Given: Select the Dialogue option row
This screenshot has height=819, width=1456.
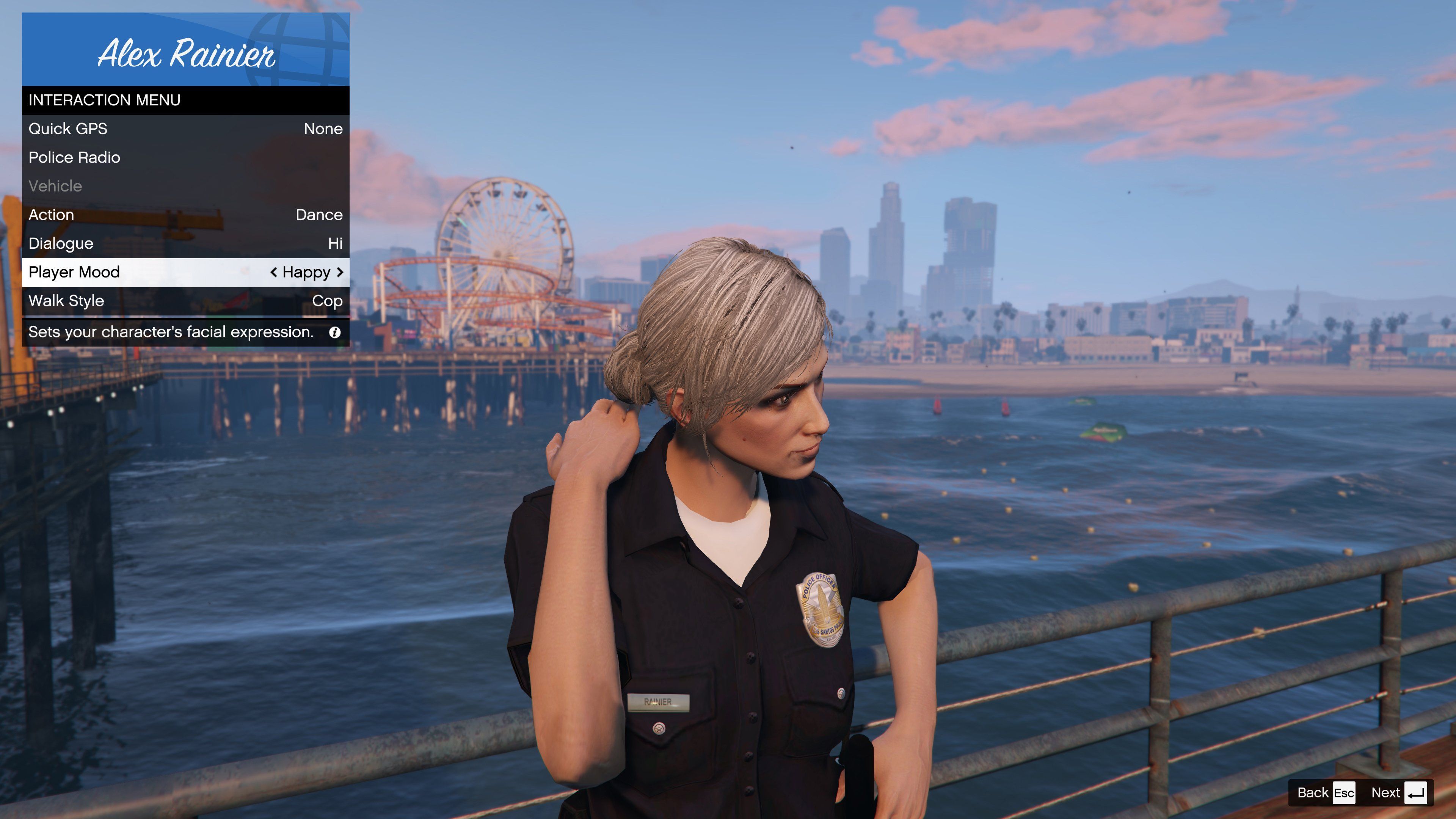Looking at the screenshot, I should (x=185, y=243).
